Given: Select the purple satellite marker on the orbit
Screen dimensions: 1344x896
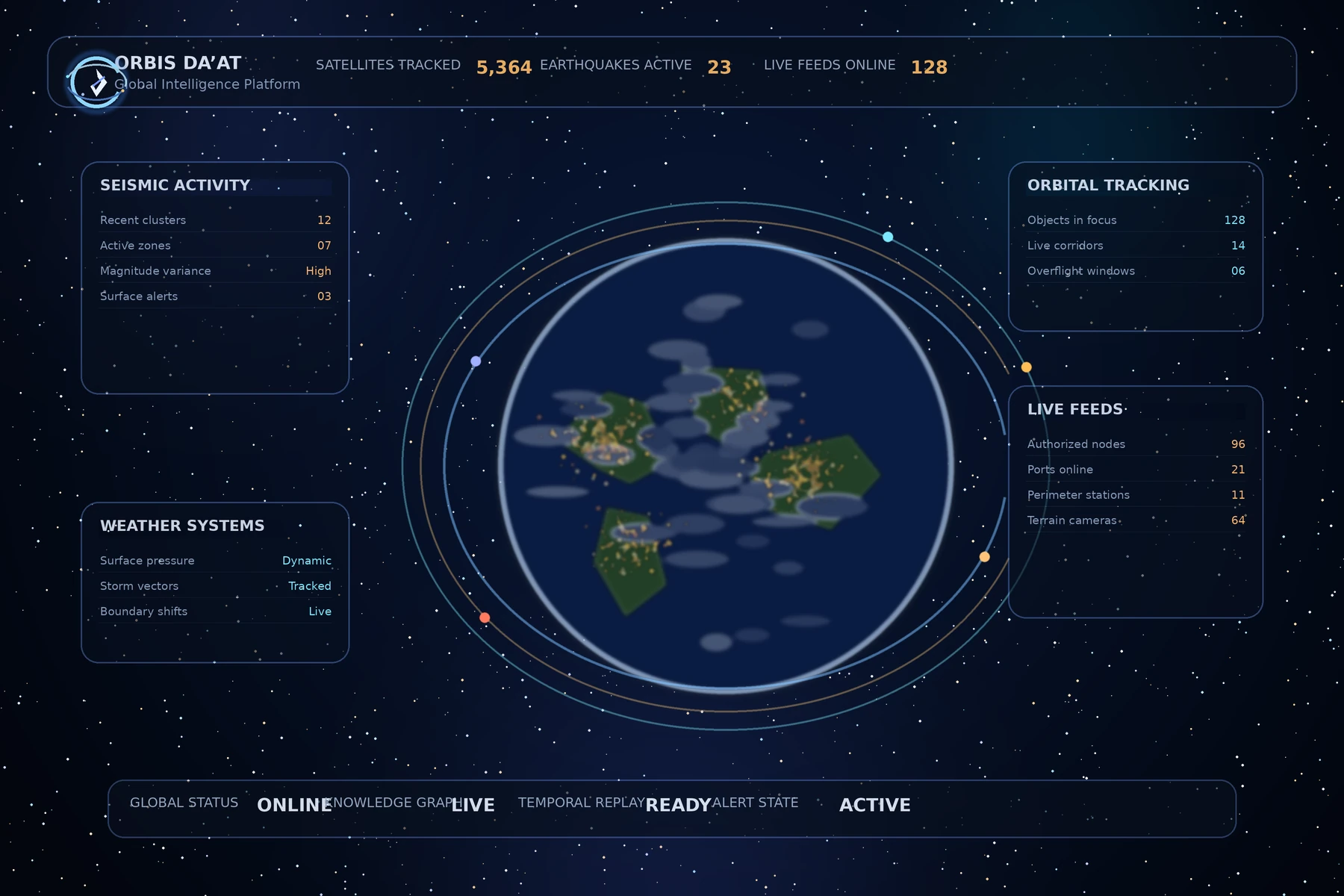Looking at the screenshot, I should 476,361.
